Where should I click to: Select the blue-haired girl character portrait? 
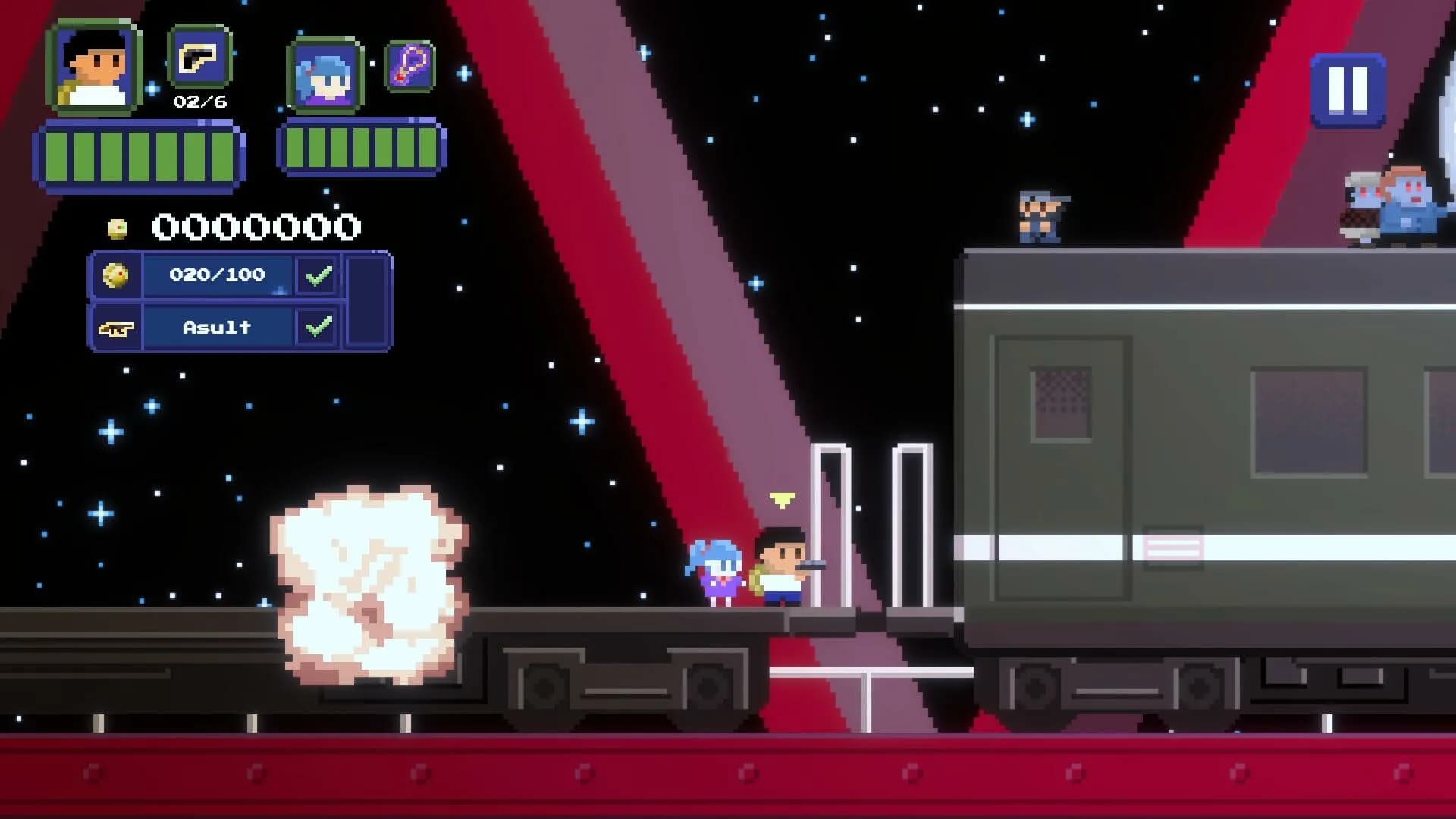pyautogui.click(x=326, y=76)
